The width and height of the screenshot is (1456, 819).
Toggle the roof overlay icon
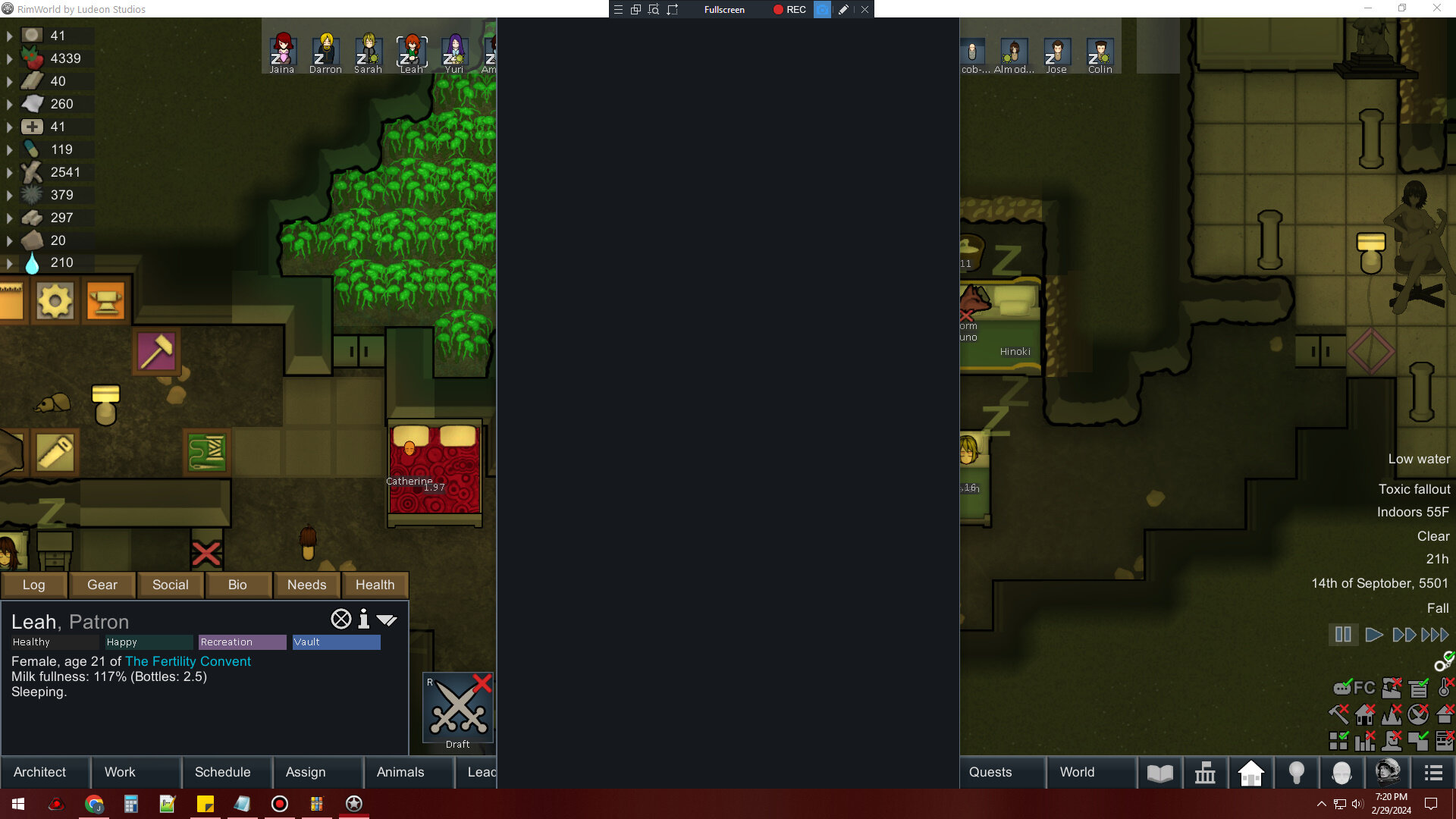[1443, 714]
